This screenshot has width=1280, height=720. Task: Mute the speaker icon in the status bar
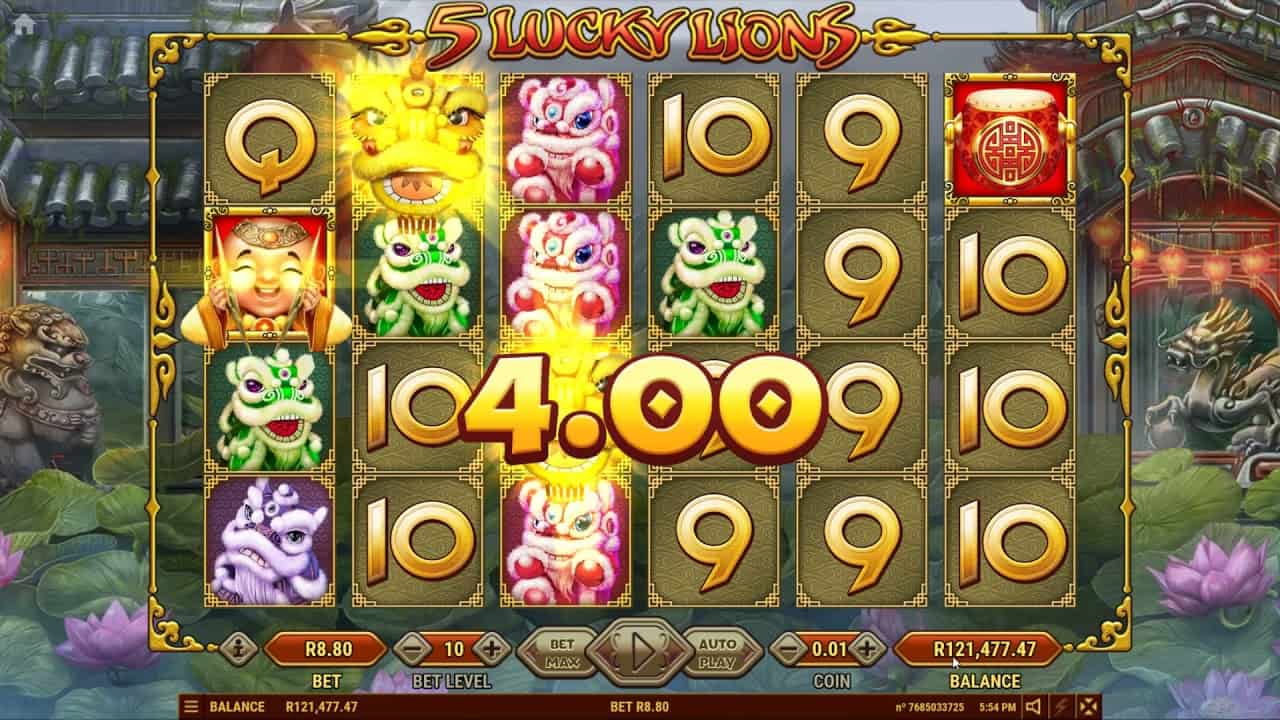[1033, 705]
